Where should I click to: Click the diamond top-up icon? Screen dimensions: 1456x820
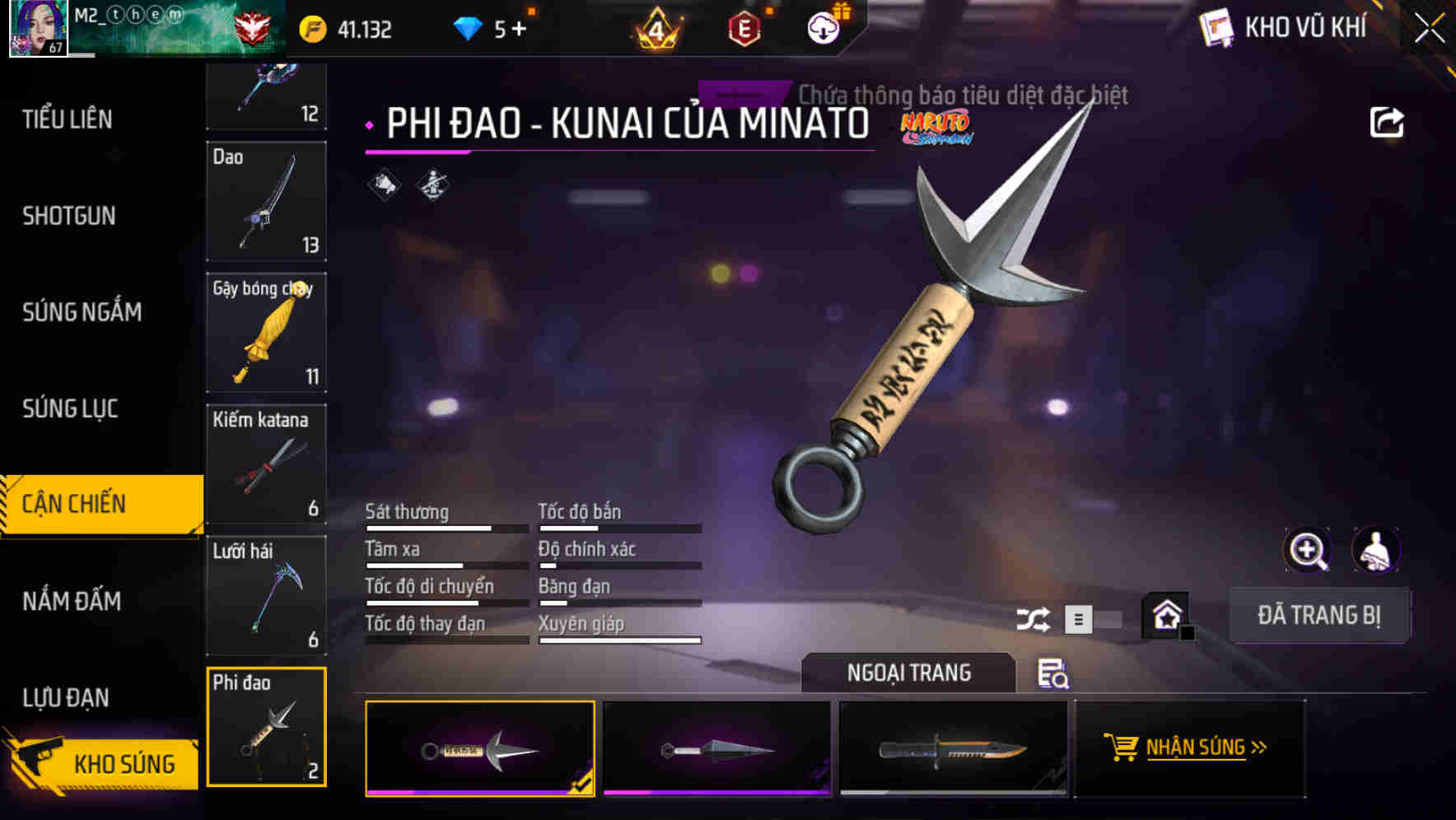(468, 26)
